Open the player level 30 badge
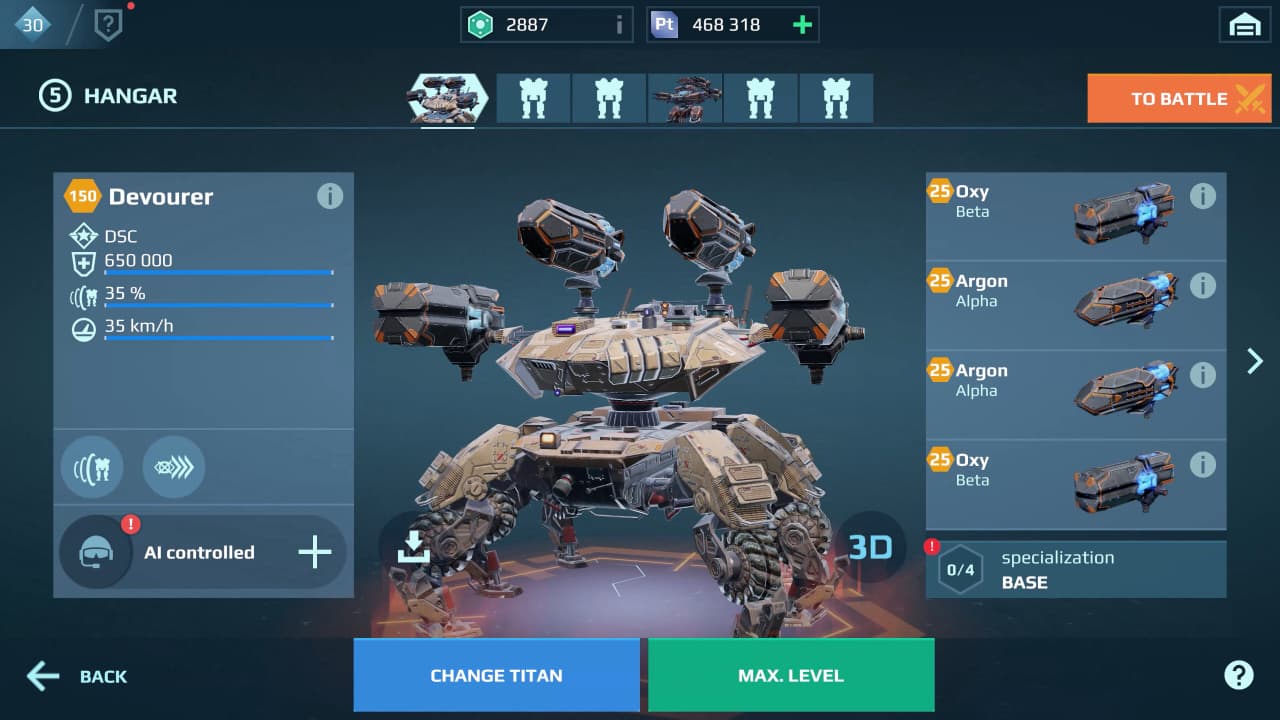Viewport: 1280px width, 720px height. click(32, 24)
